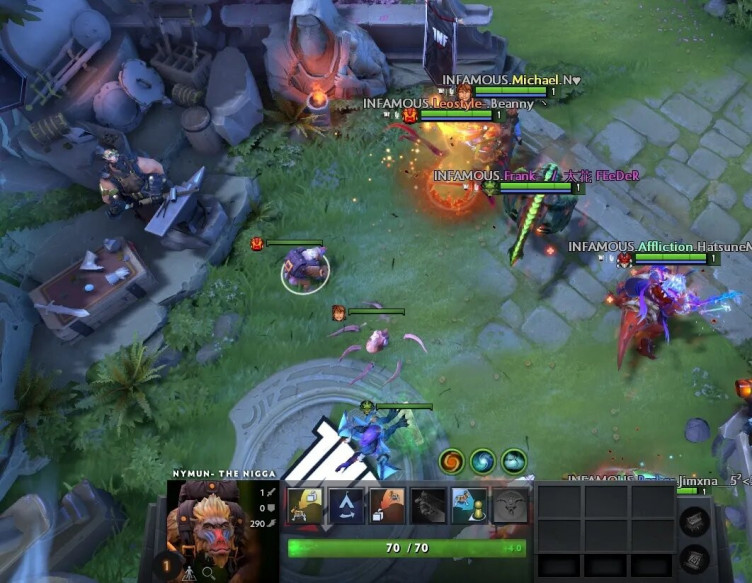The image size is (752, 583).
Task: Click the orange swirl circular icon
Action: pos(452,461)
